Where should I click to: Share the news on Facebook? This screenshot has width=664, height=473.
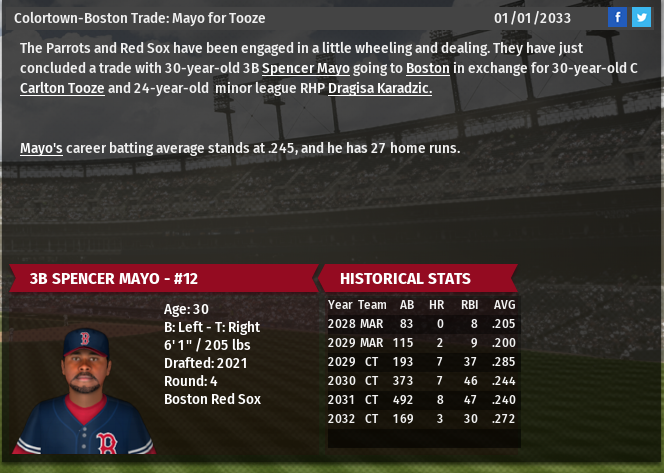(617, 18)
